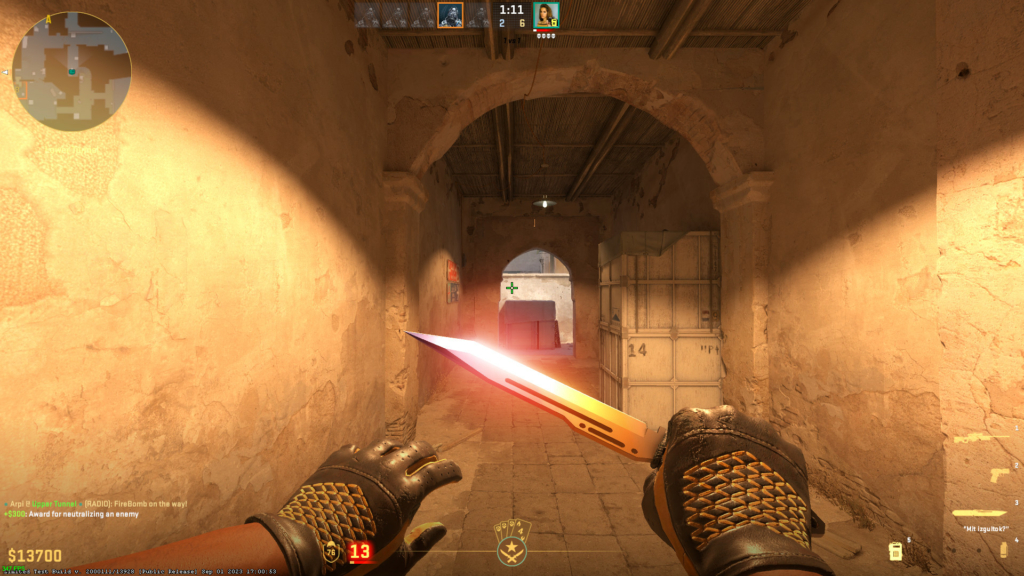Viewport: 1024px width, 576px height.
Task: Select the sniper rifle weapon slot
Action: click(979, 438)
